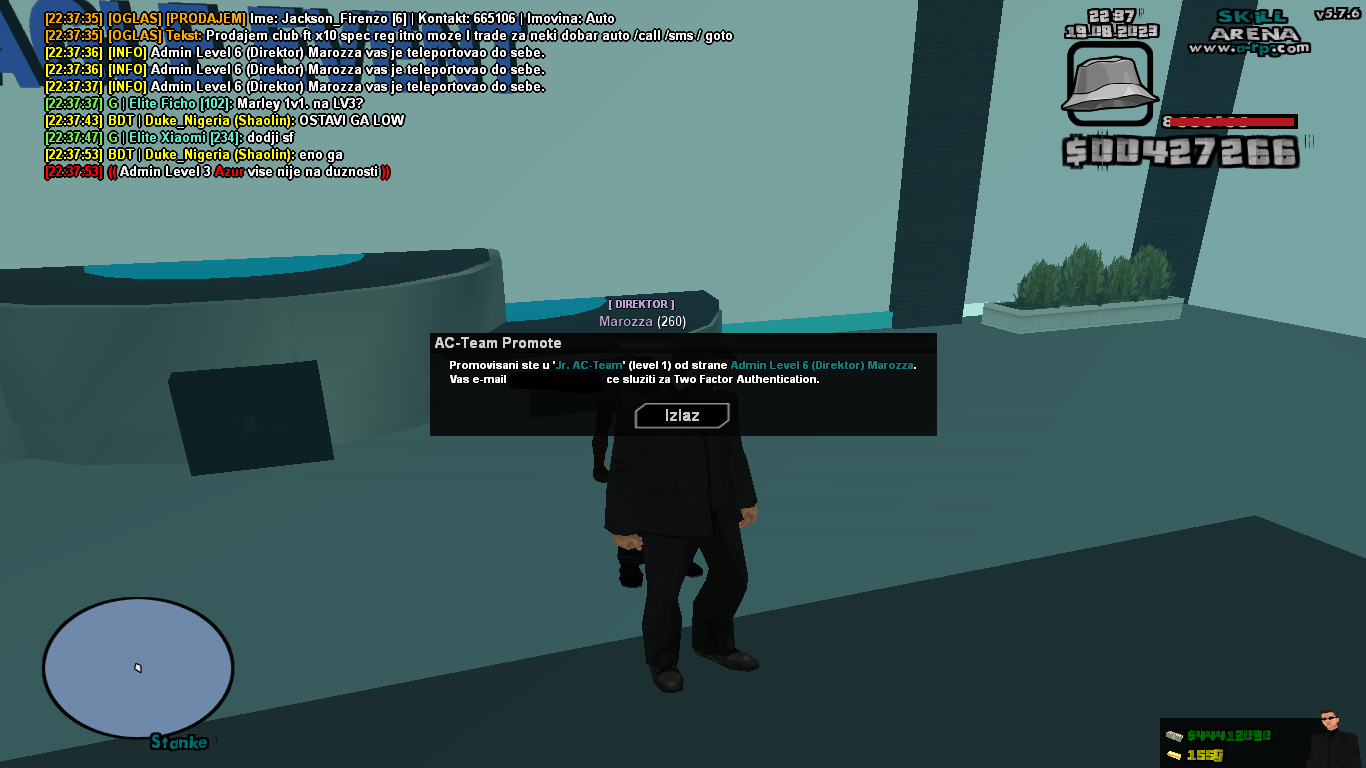Screen dimensions: 1366x768
Task: Expand the AC-Team Promote dialog title bar
Action: click(495, 342)
